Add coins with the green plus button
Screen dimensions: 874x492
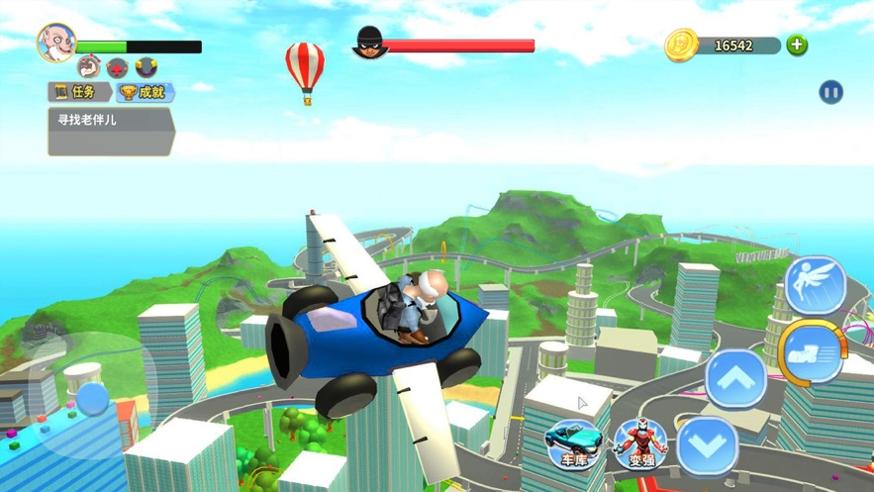coord(797,45)
